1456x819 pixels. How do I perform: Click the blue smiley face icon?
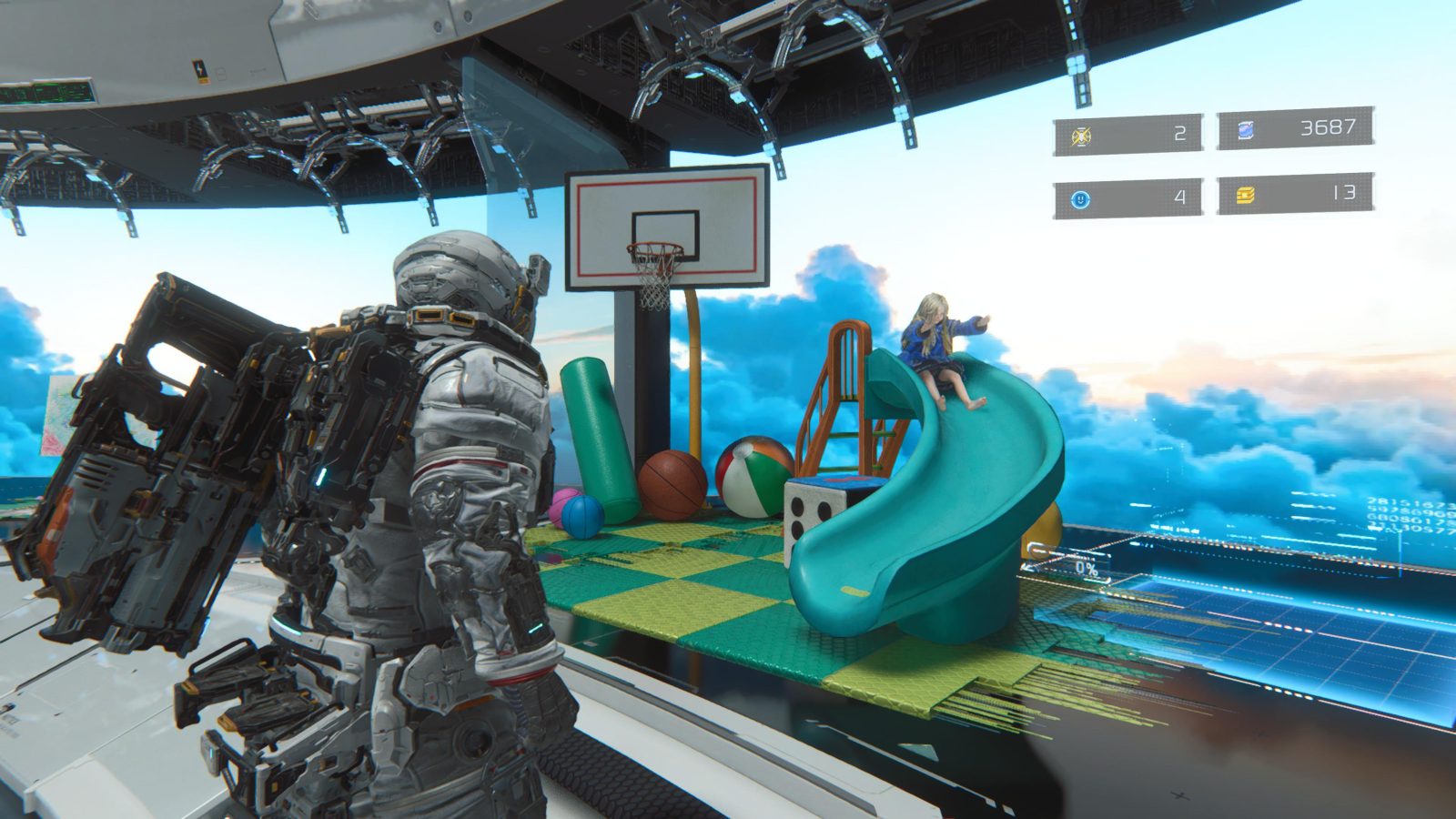click(x=1080, y=198)
